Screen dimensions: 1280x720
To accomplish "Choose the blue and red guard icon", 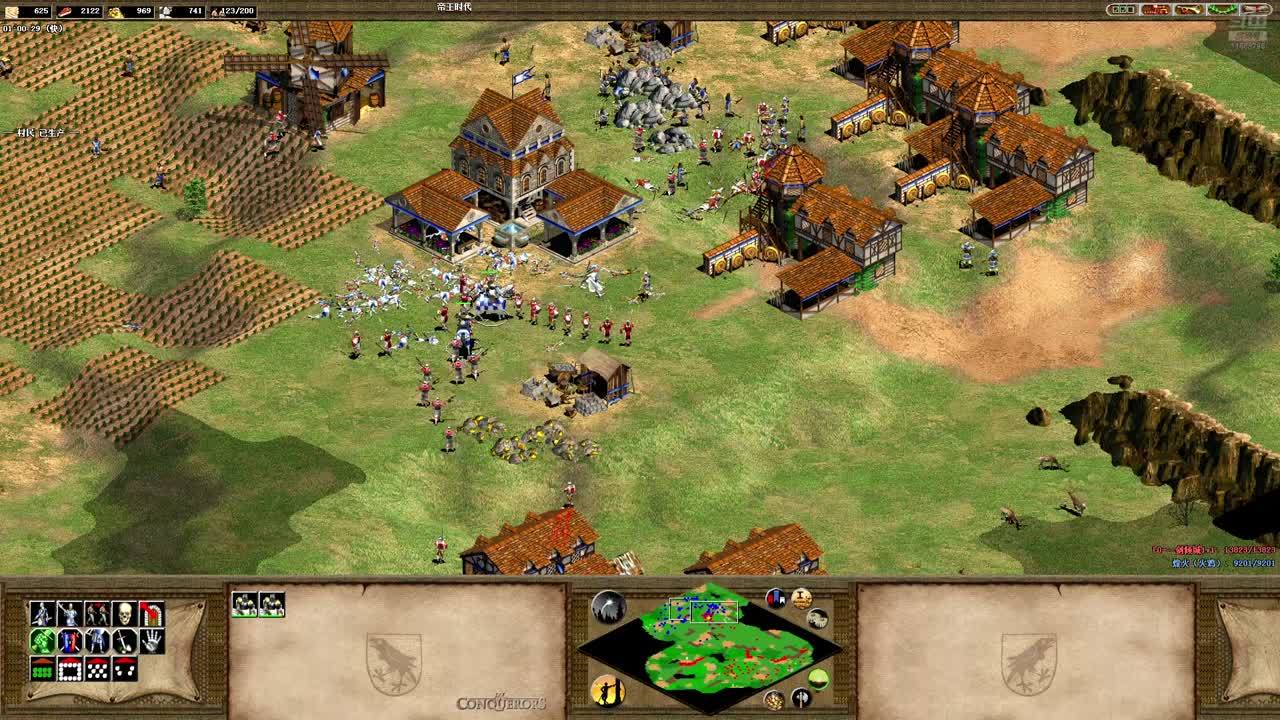I will [x=70, y=641].
